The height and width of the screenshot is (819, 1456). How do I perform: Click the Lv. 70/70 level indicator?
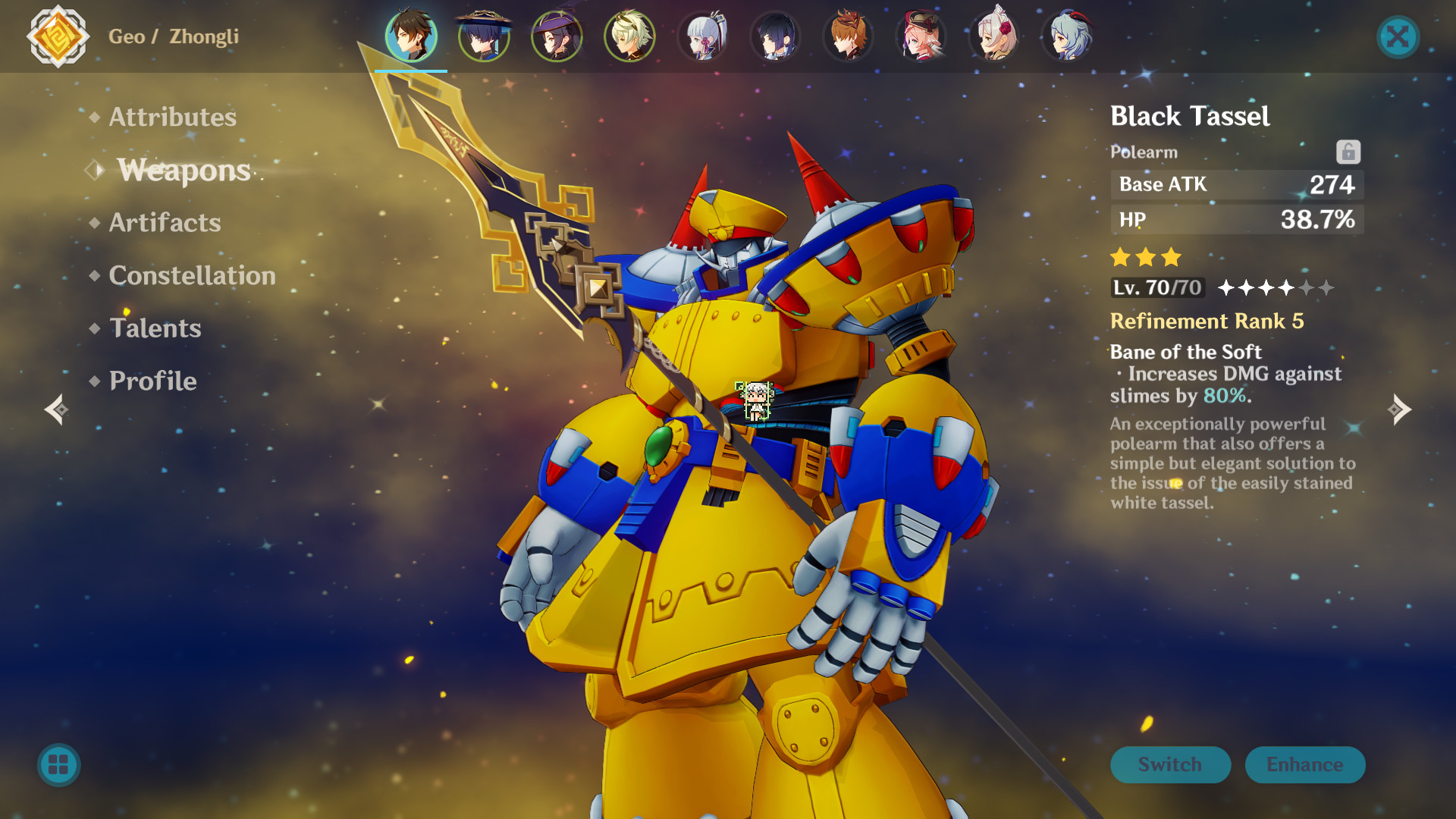click(x=1156, y=288)
